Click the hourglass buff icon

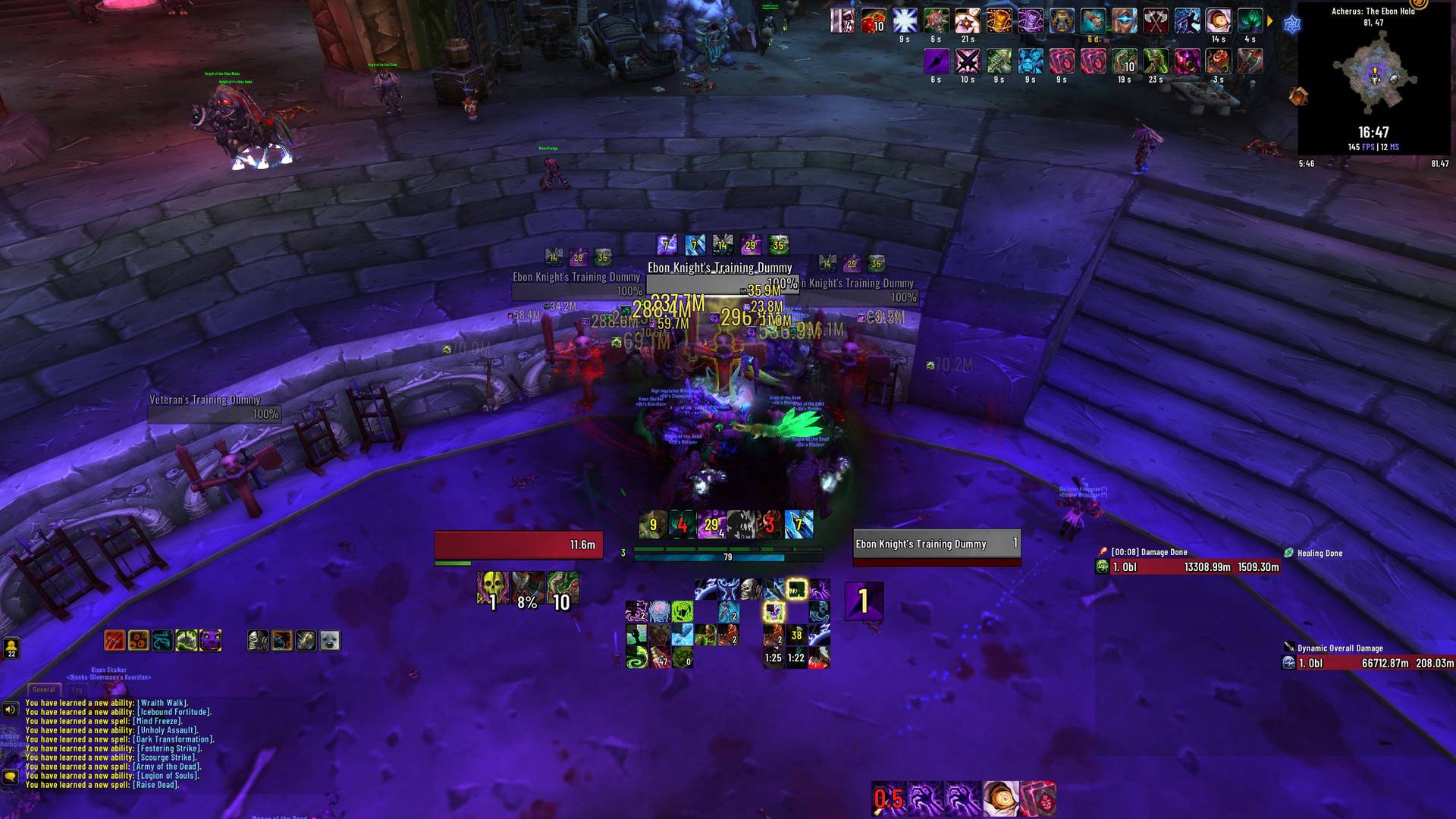[1062, 21]
